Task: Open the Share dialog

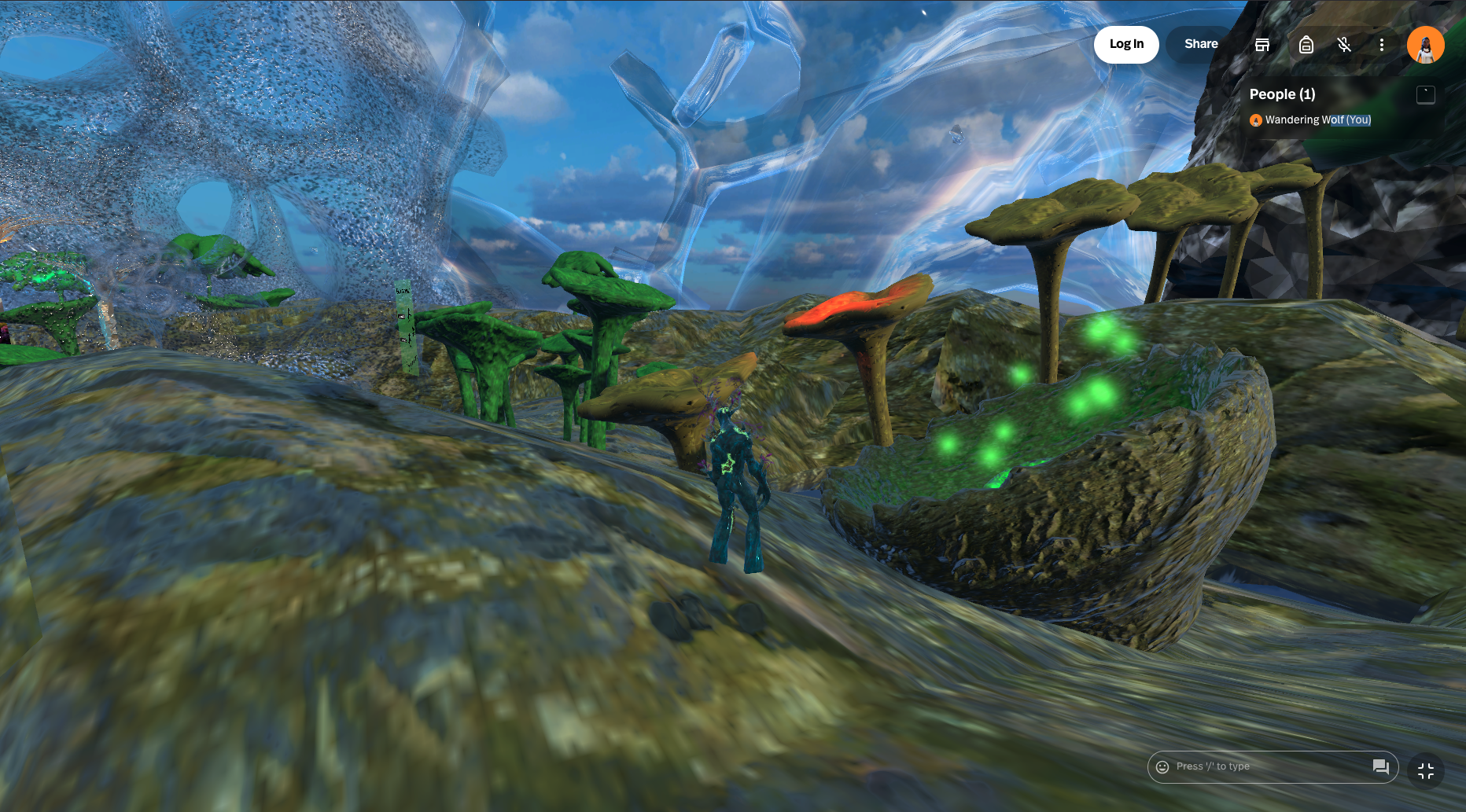Action: [1200, 44]
